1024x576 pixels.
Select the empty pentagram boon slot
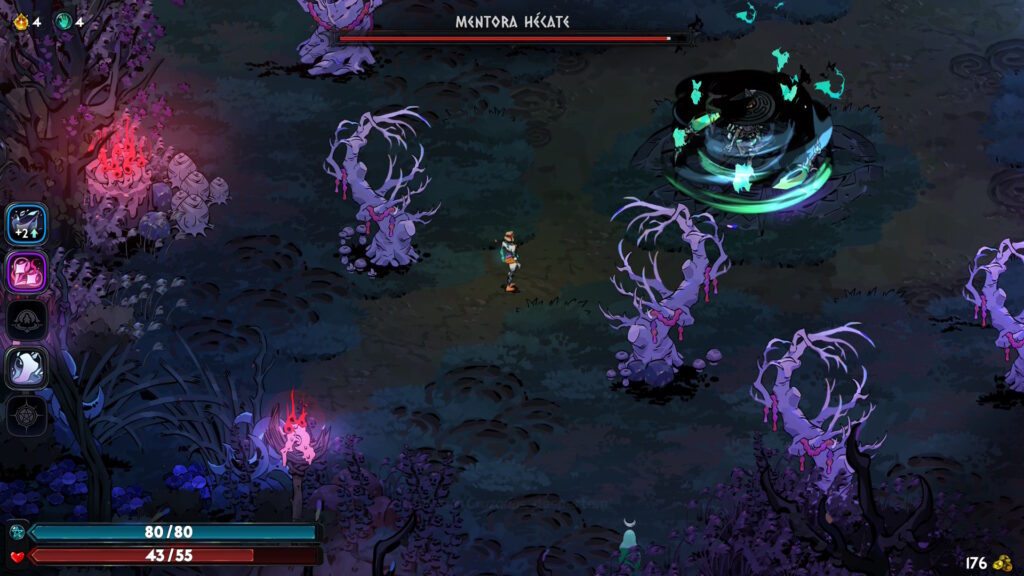point(27,415)
